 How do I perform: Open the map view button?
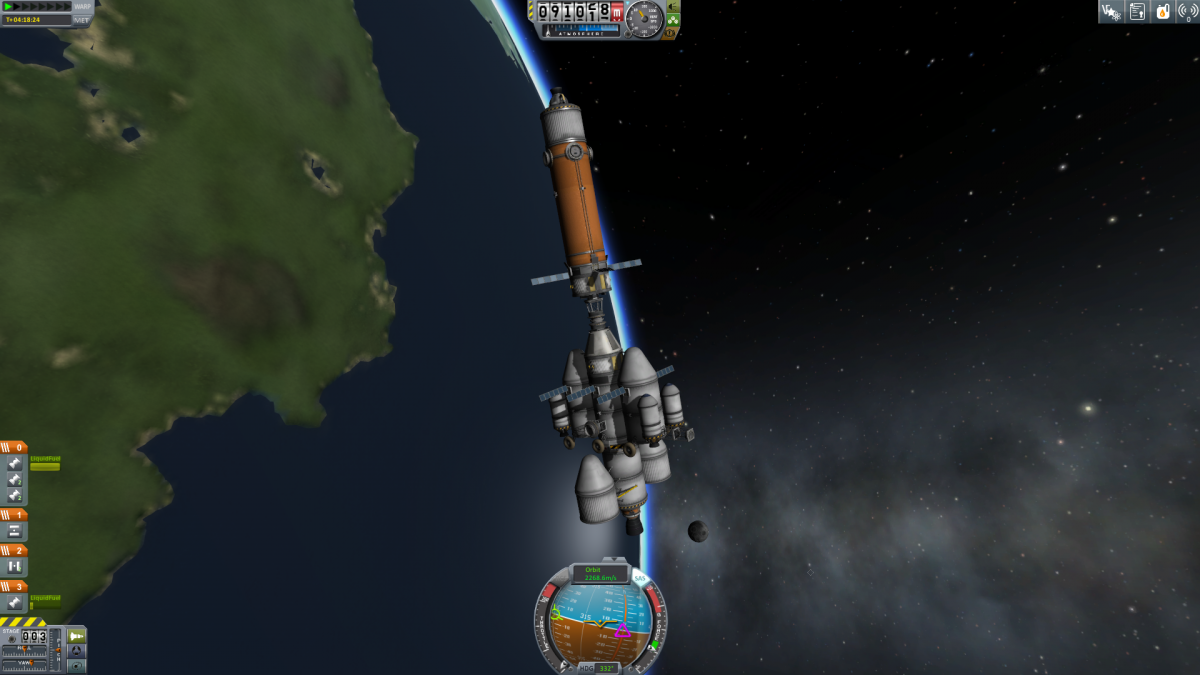pos(76,665)
